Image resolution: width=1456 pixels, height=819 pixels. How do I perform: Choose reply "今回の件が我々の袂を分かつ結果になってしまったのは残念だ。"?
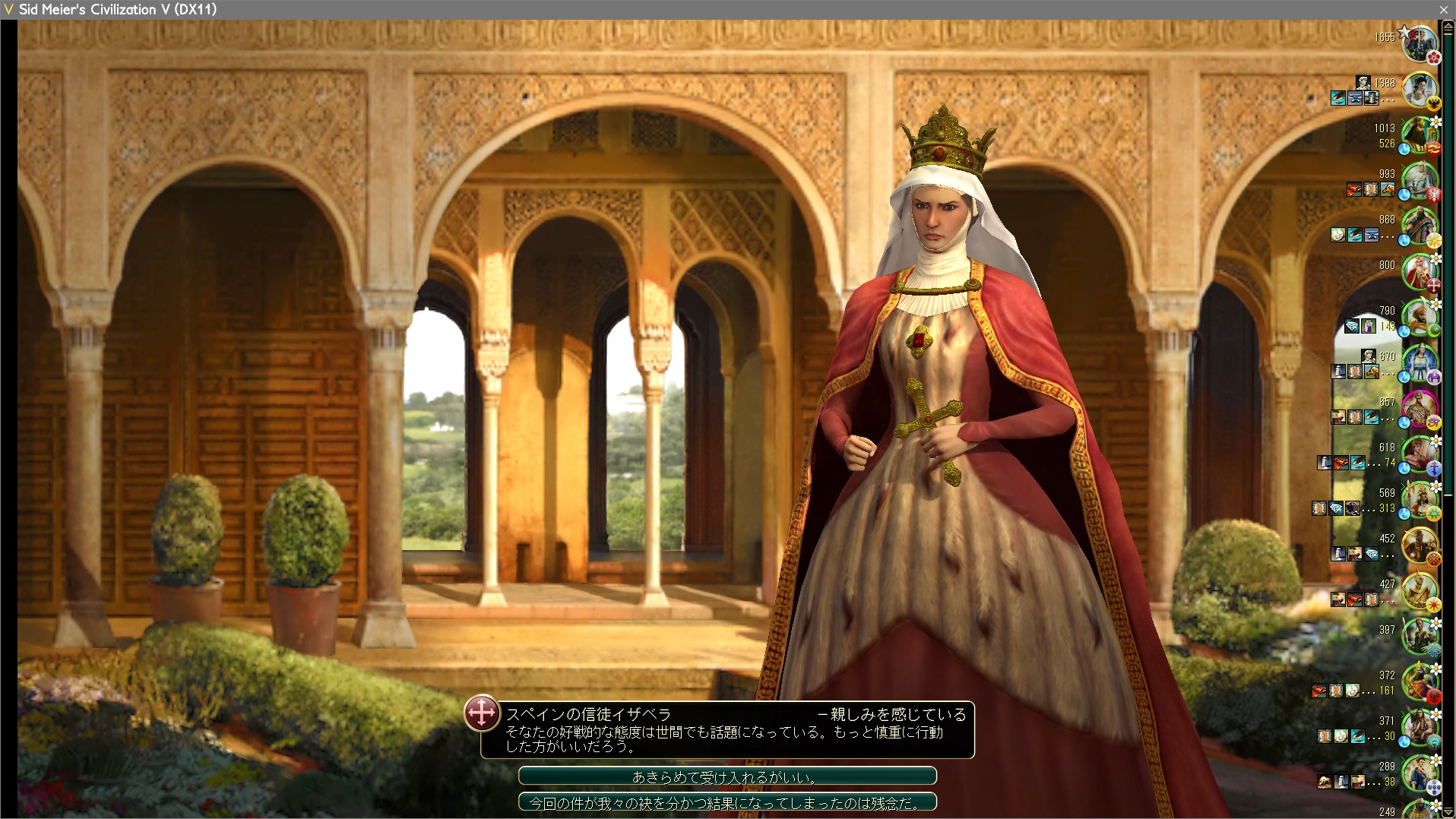click(726, 802)
